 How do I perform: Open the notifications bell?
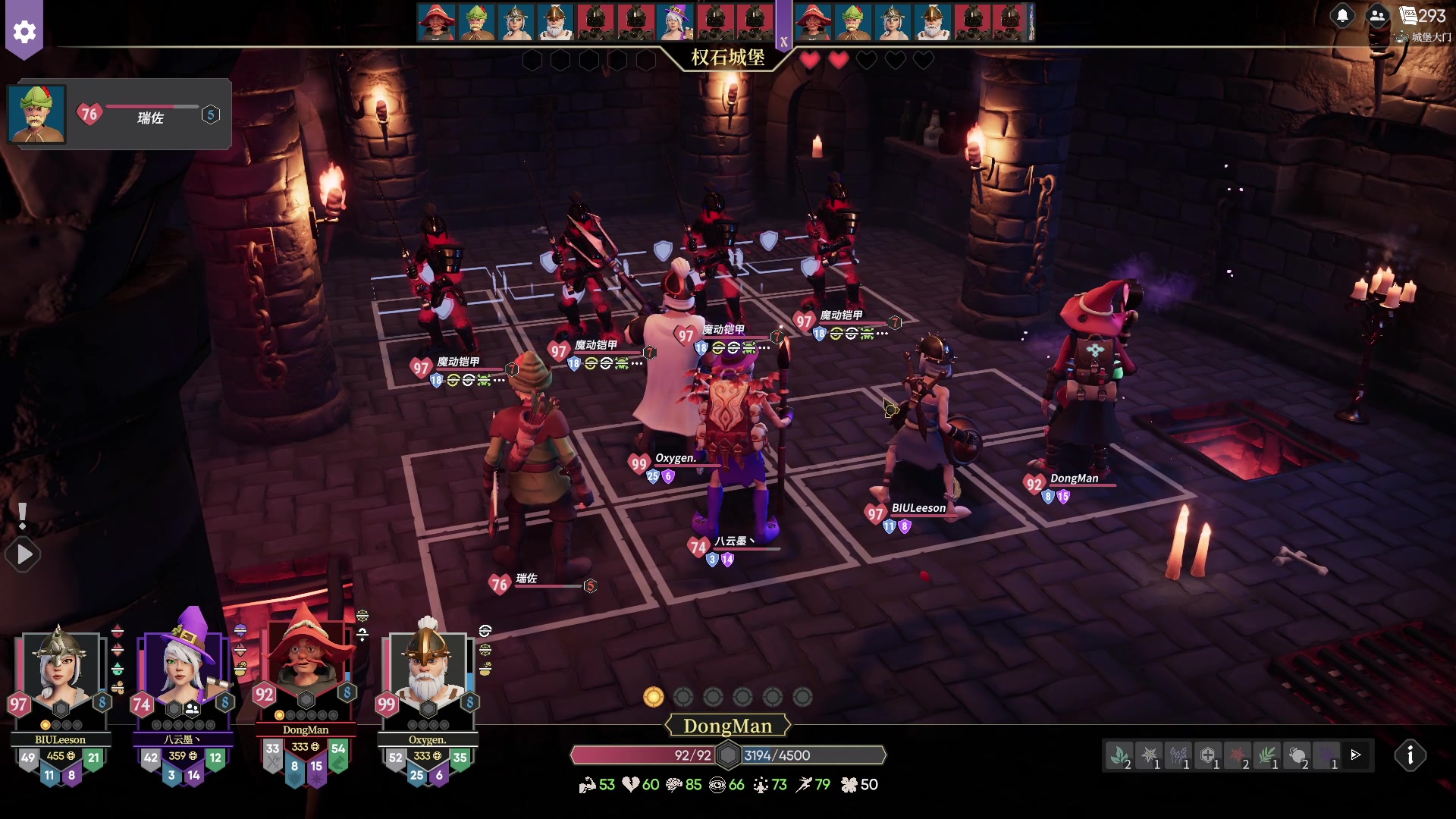coord(1342,16)
